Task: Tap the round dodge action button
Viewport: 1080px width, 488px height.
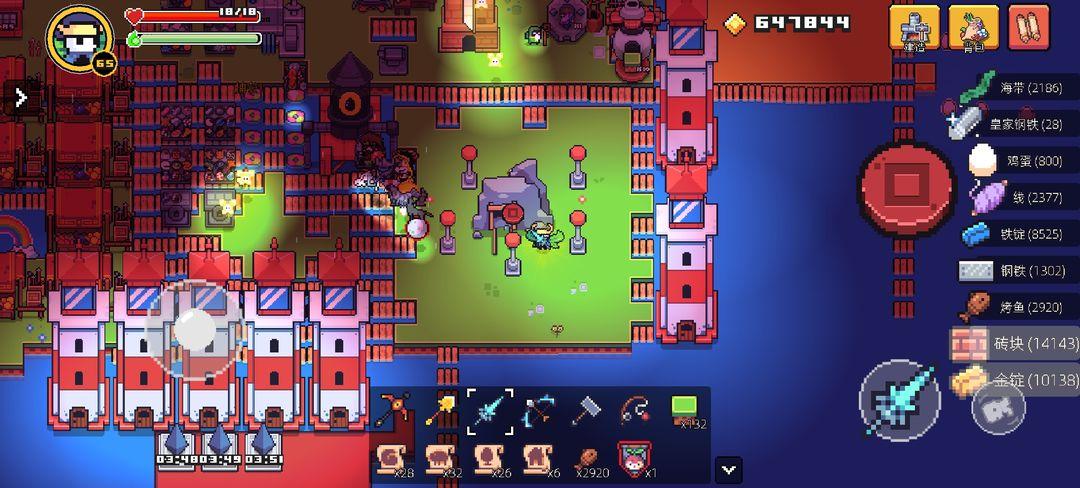Action: tap(997, 407)
